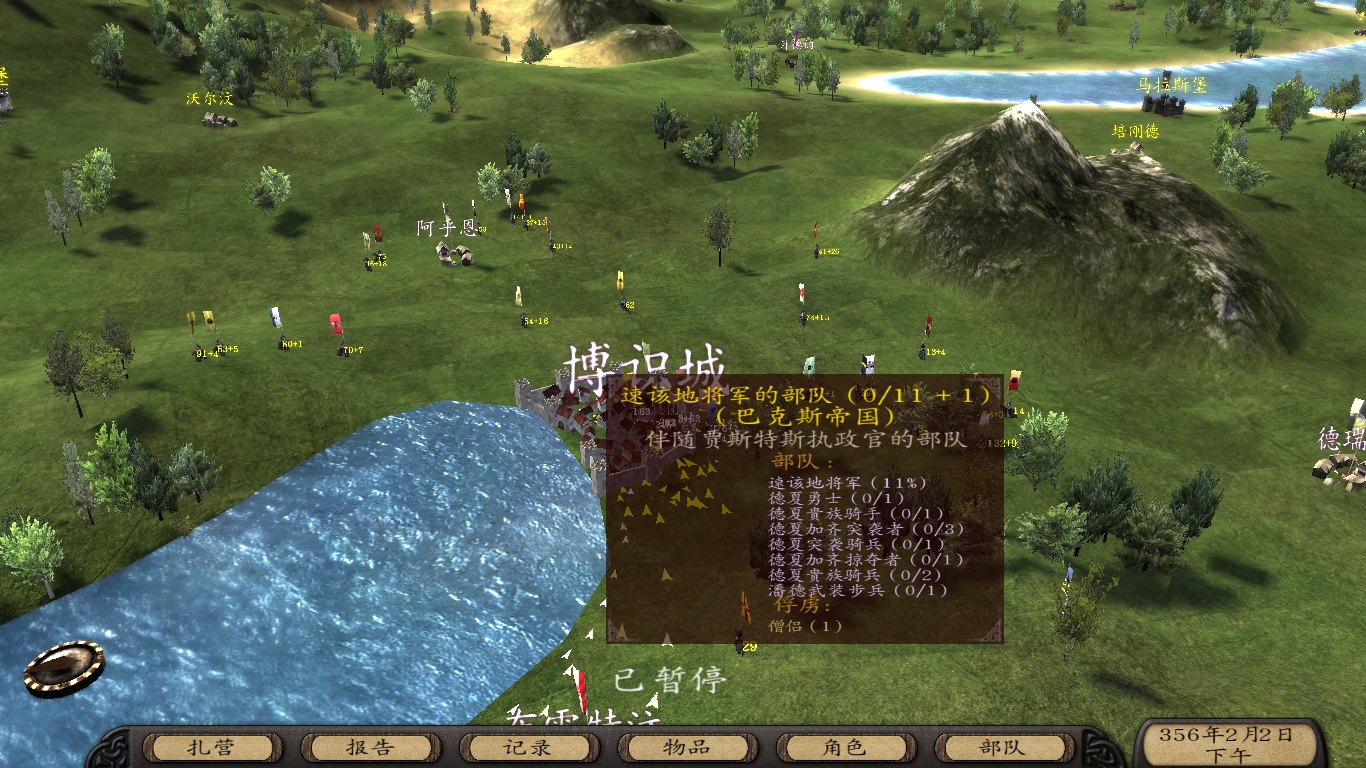Open the 扎营 camp menu

(209, 747)
